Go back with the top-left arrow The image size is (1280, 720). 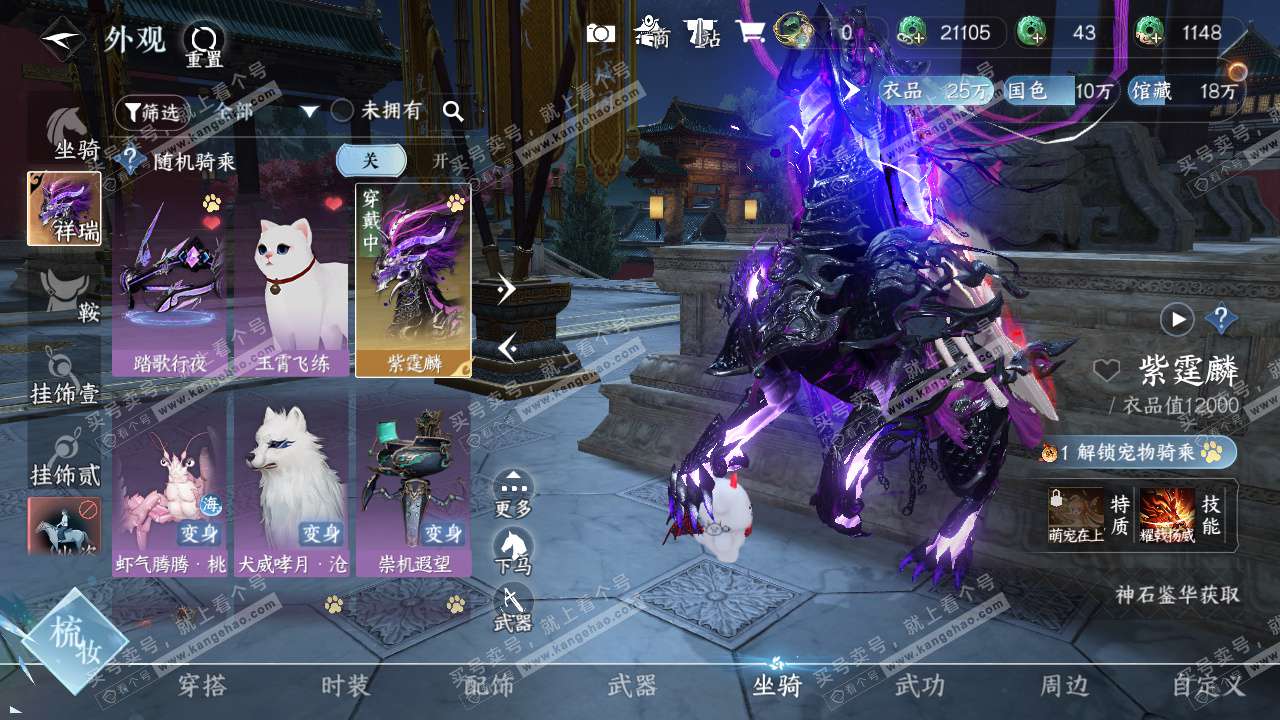(x=62, y=39)
